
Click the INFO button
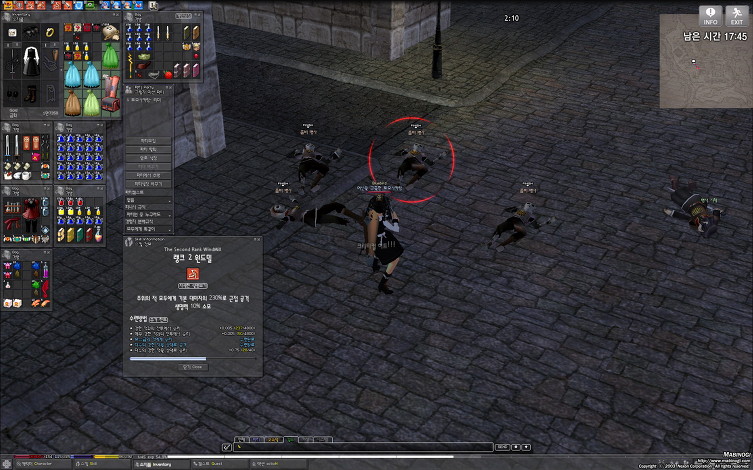[711, 15]
